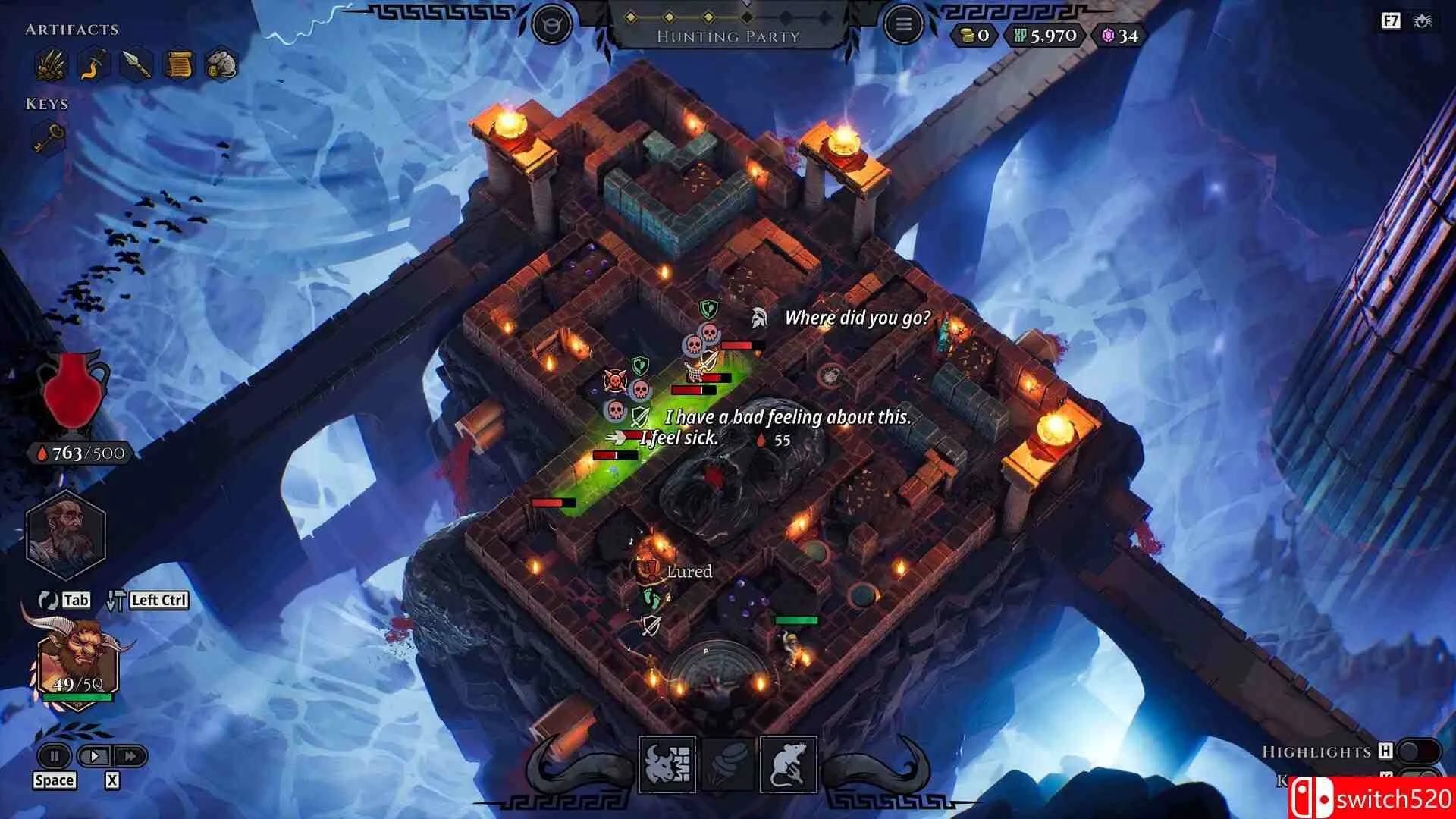Select the bearded old man portrait
1456x819 pixels.
pos(65,534)
